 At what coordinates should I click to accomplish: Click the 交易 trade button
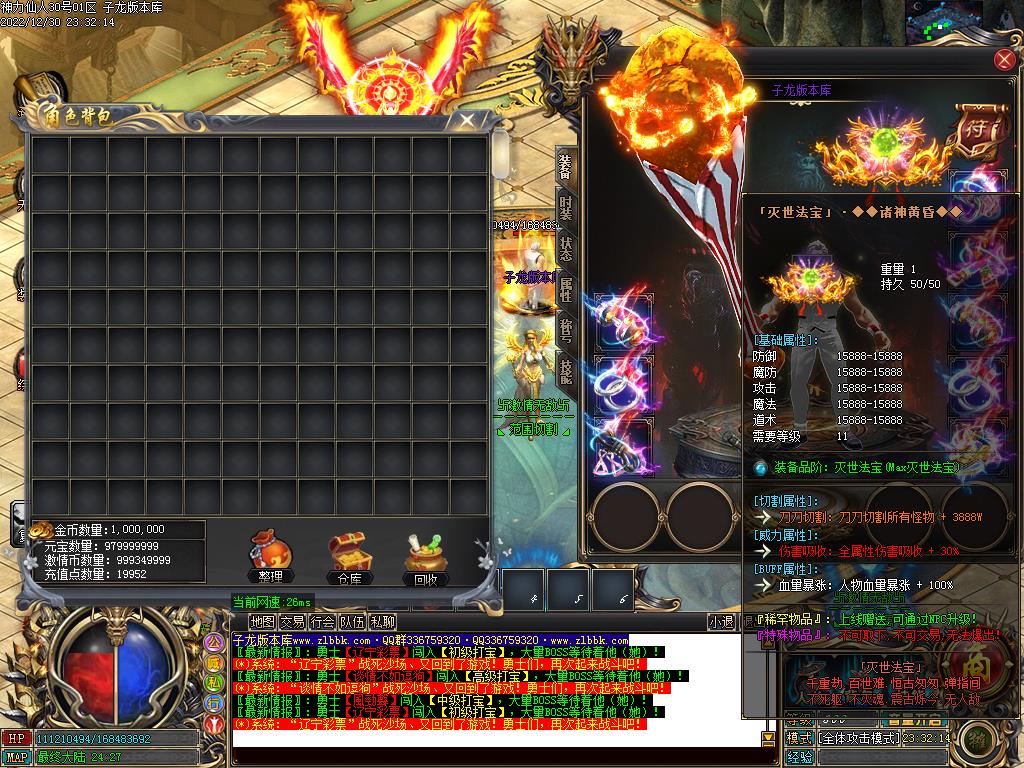292,622
